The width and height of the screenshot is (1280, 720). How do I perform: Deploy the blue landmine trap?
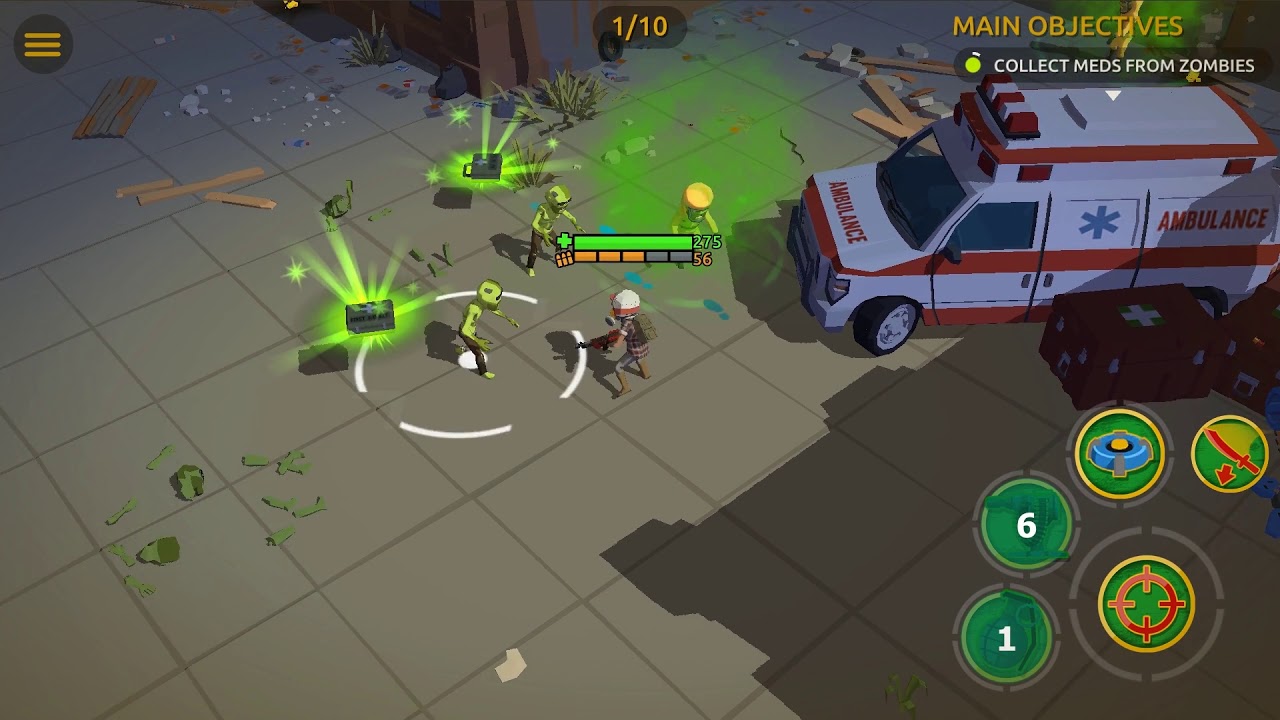[x=1119, y=454]
